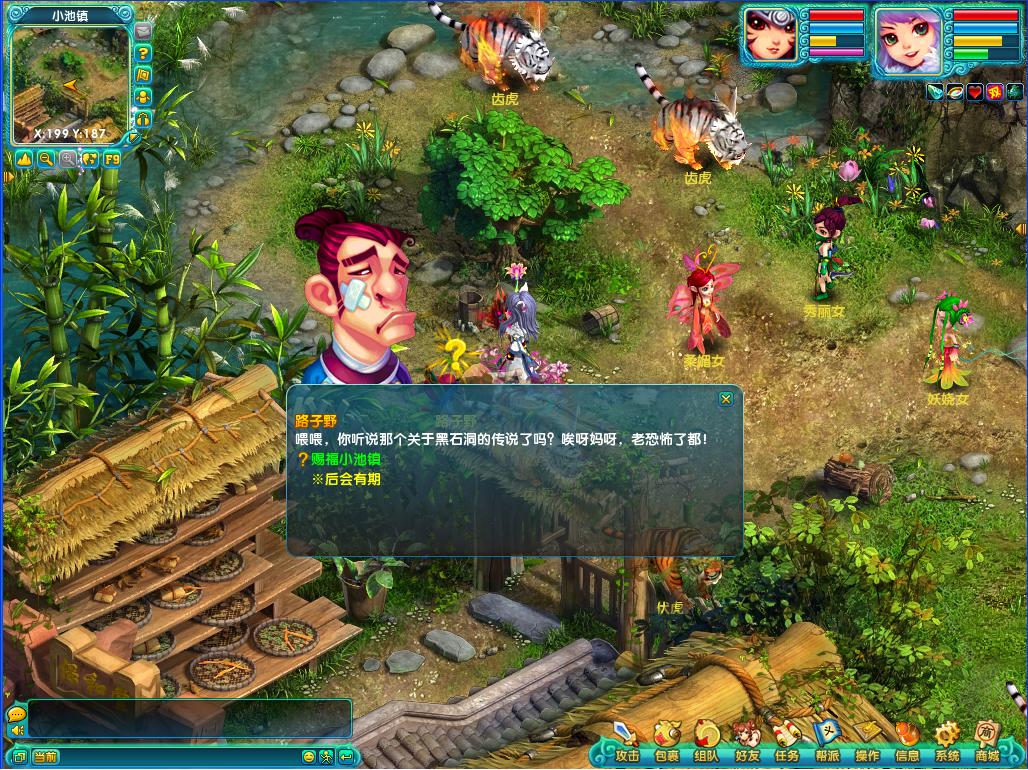Open the 组队 team panel
The width and height of the screenshot is (1028, 770).
[x=706, y=742]
